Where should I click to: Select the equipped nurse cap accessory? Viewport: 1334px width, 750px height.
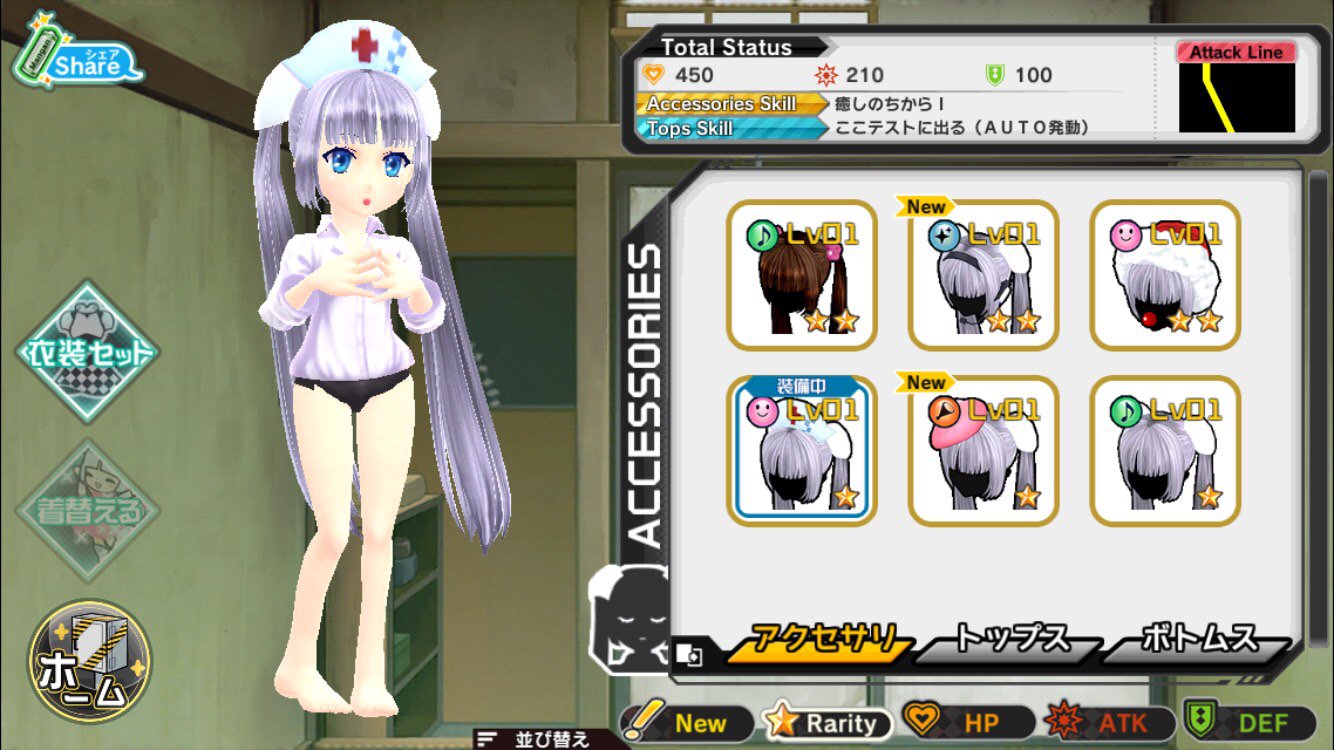[x=802, y=452]
